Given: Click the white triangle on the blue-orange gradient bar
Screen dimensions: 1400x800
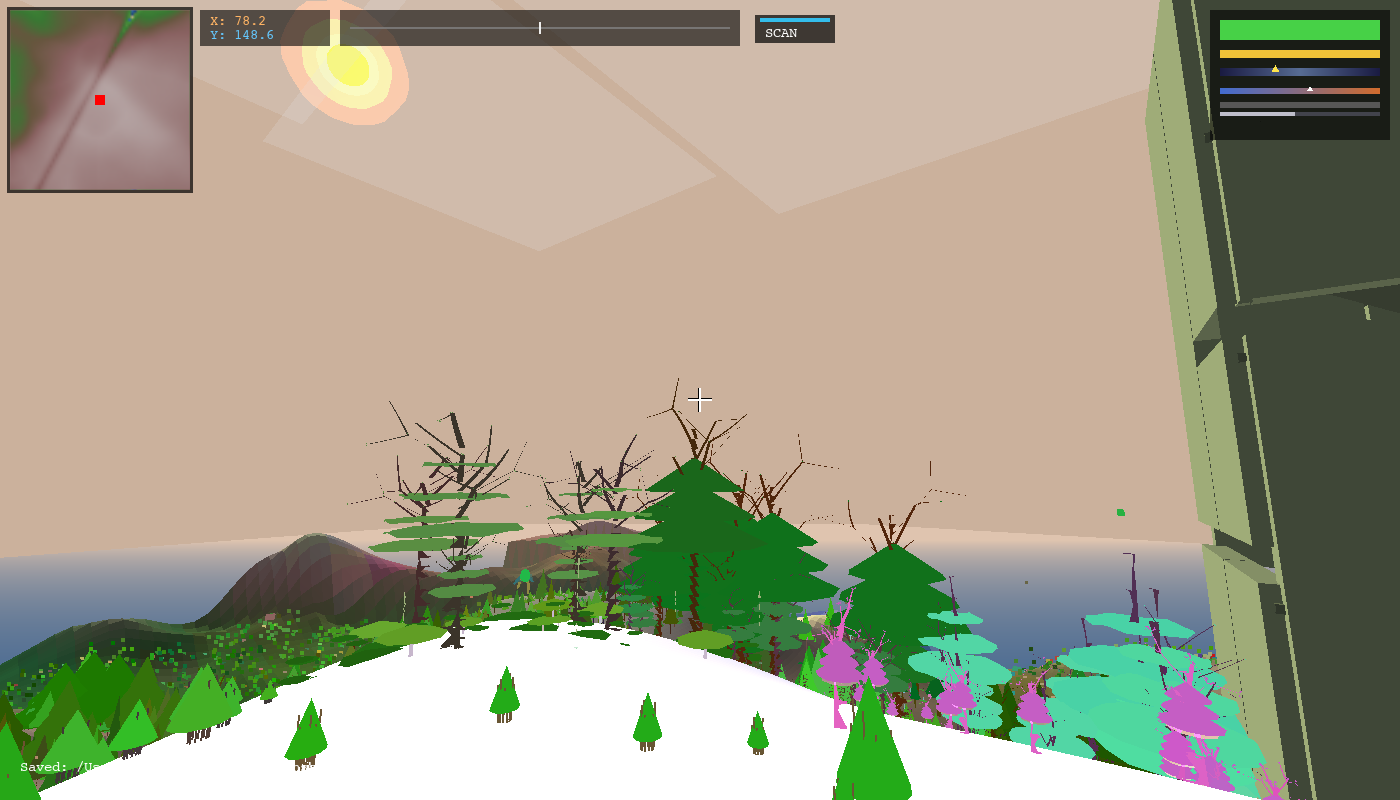Looking at the screenshot, I should pyautogui.click(x=1311, y=88).
